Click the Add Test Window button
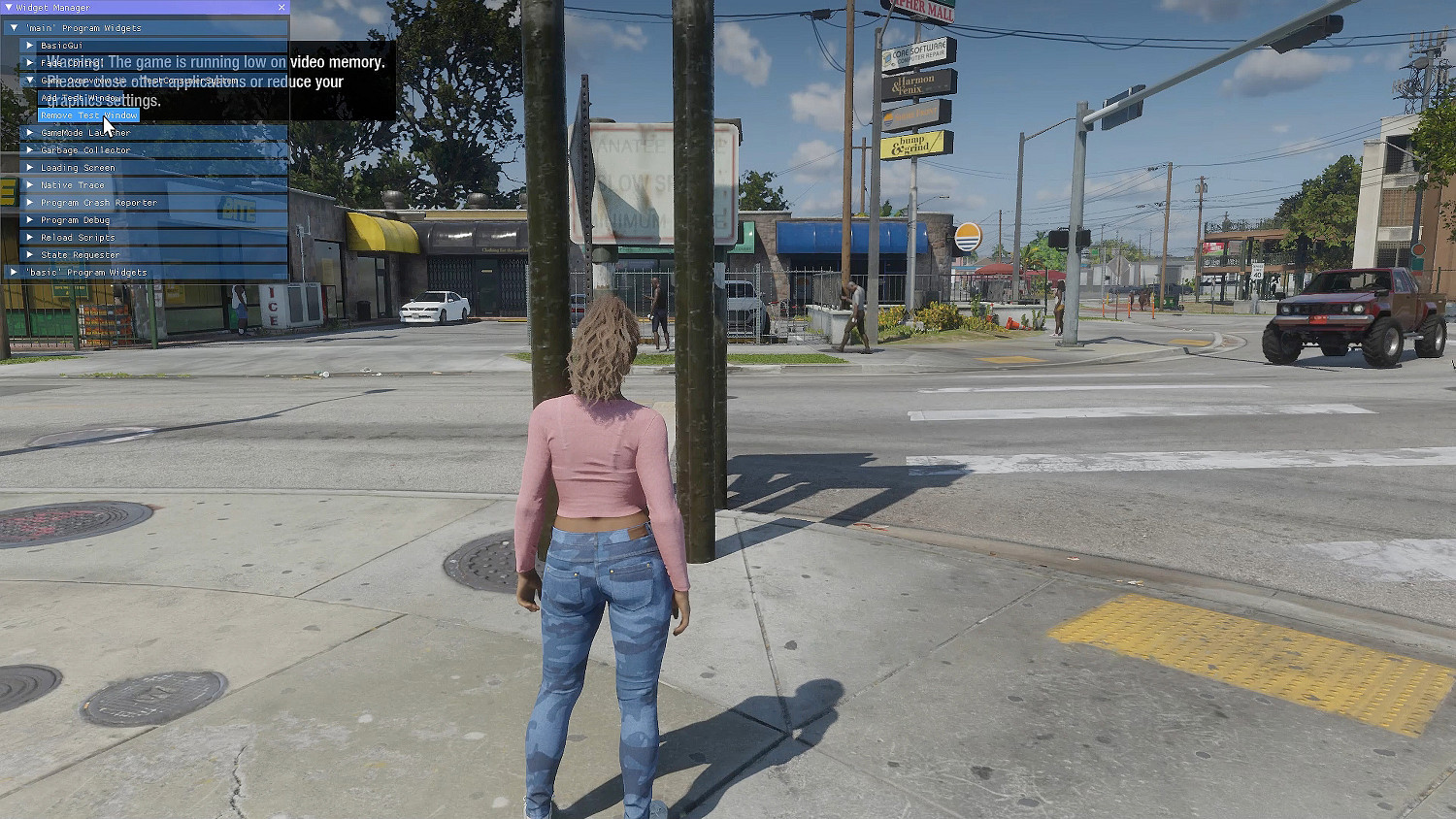 82,97
